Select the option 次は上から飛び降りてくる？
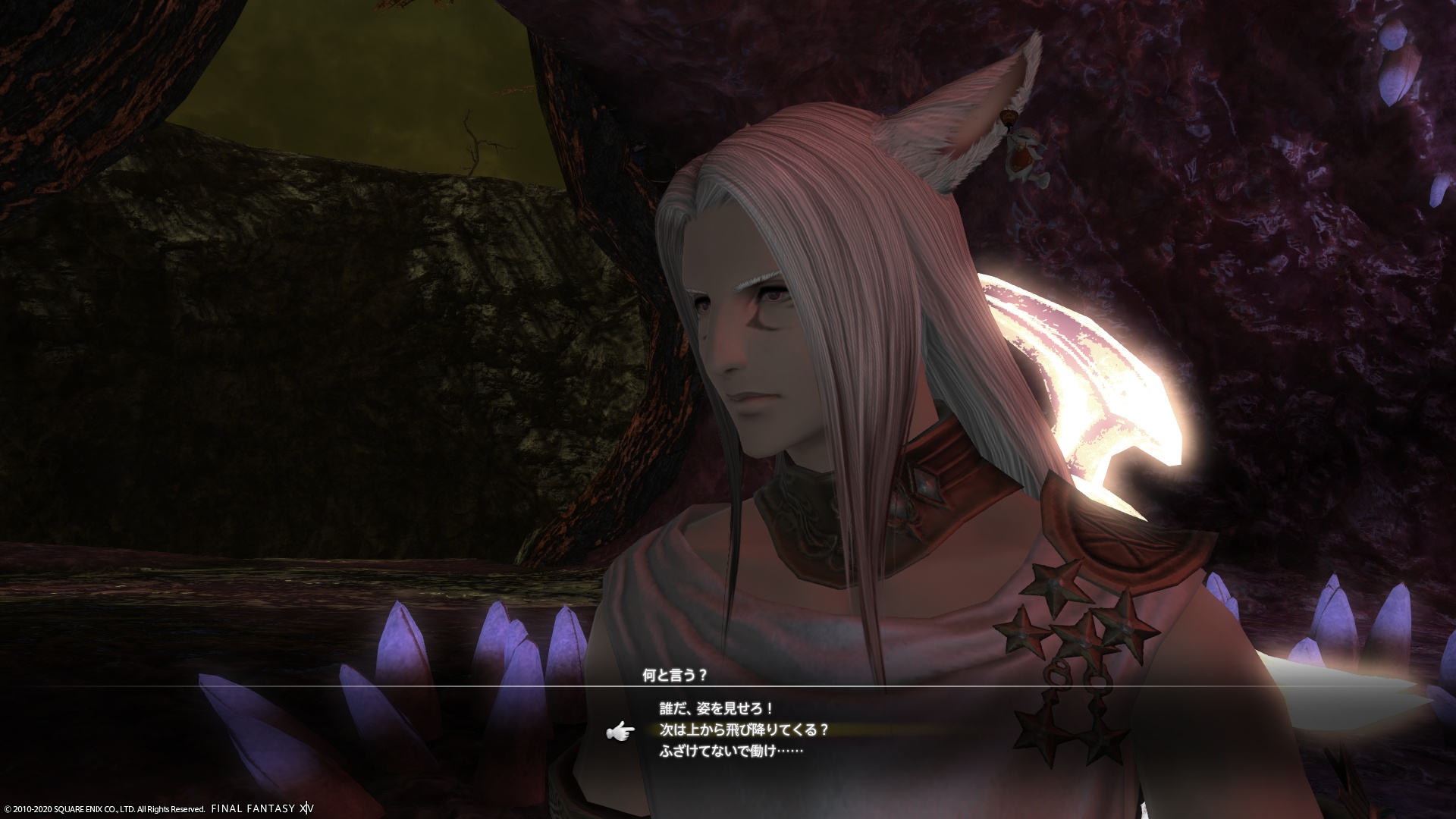The image size is (1456, 819). [743, 730]
